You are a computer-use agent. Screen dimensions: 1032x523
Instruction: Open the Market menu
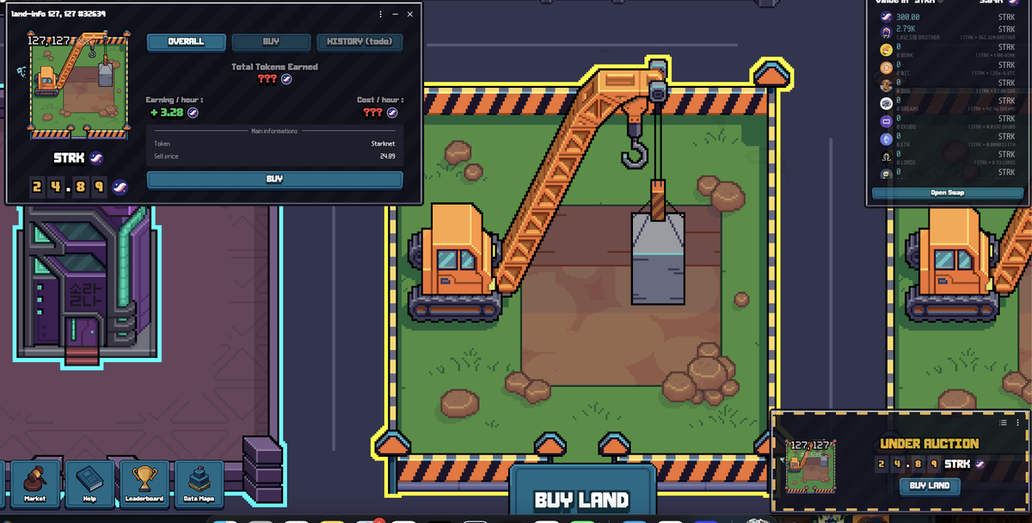[35, 484]
